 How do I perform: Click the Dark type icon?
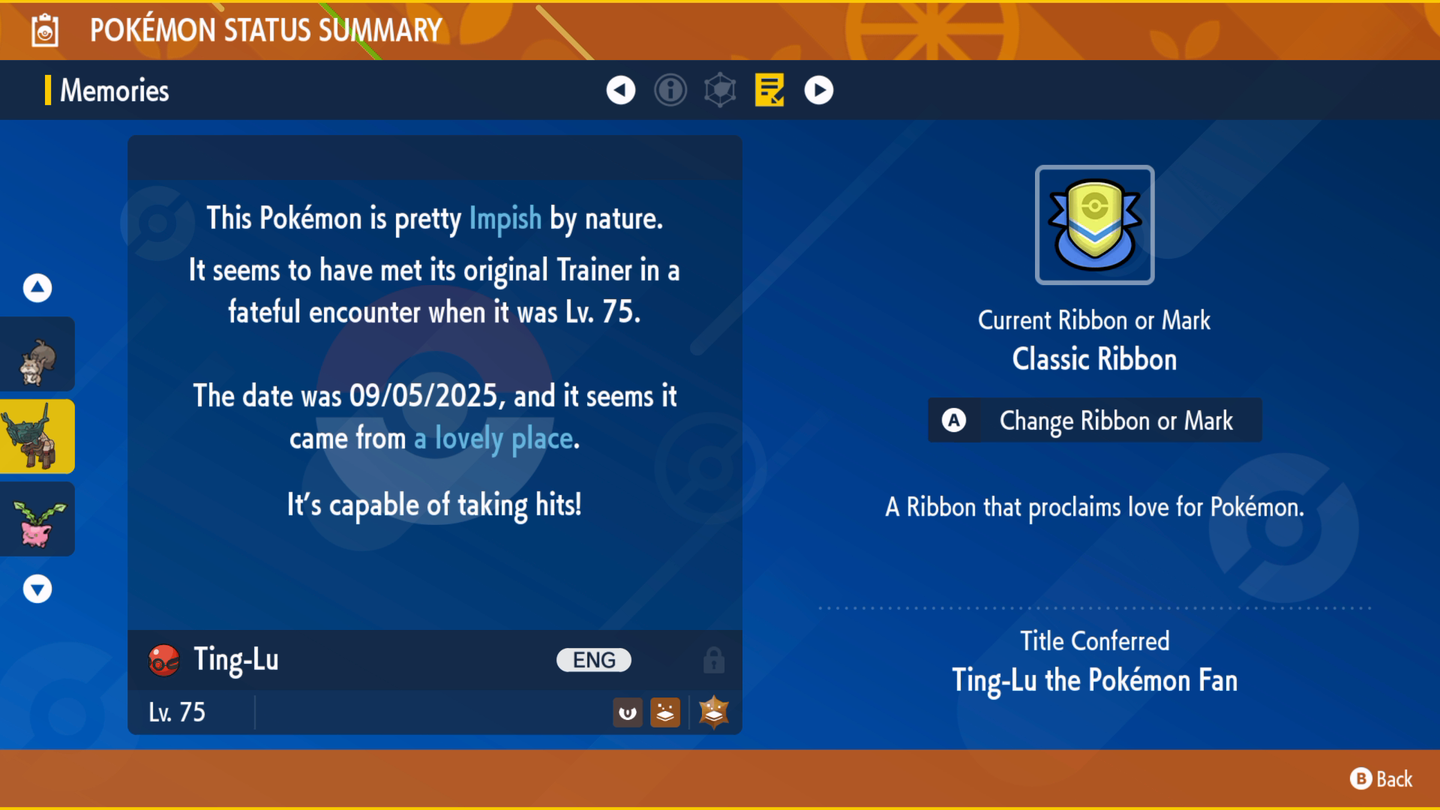(627, 712)
